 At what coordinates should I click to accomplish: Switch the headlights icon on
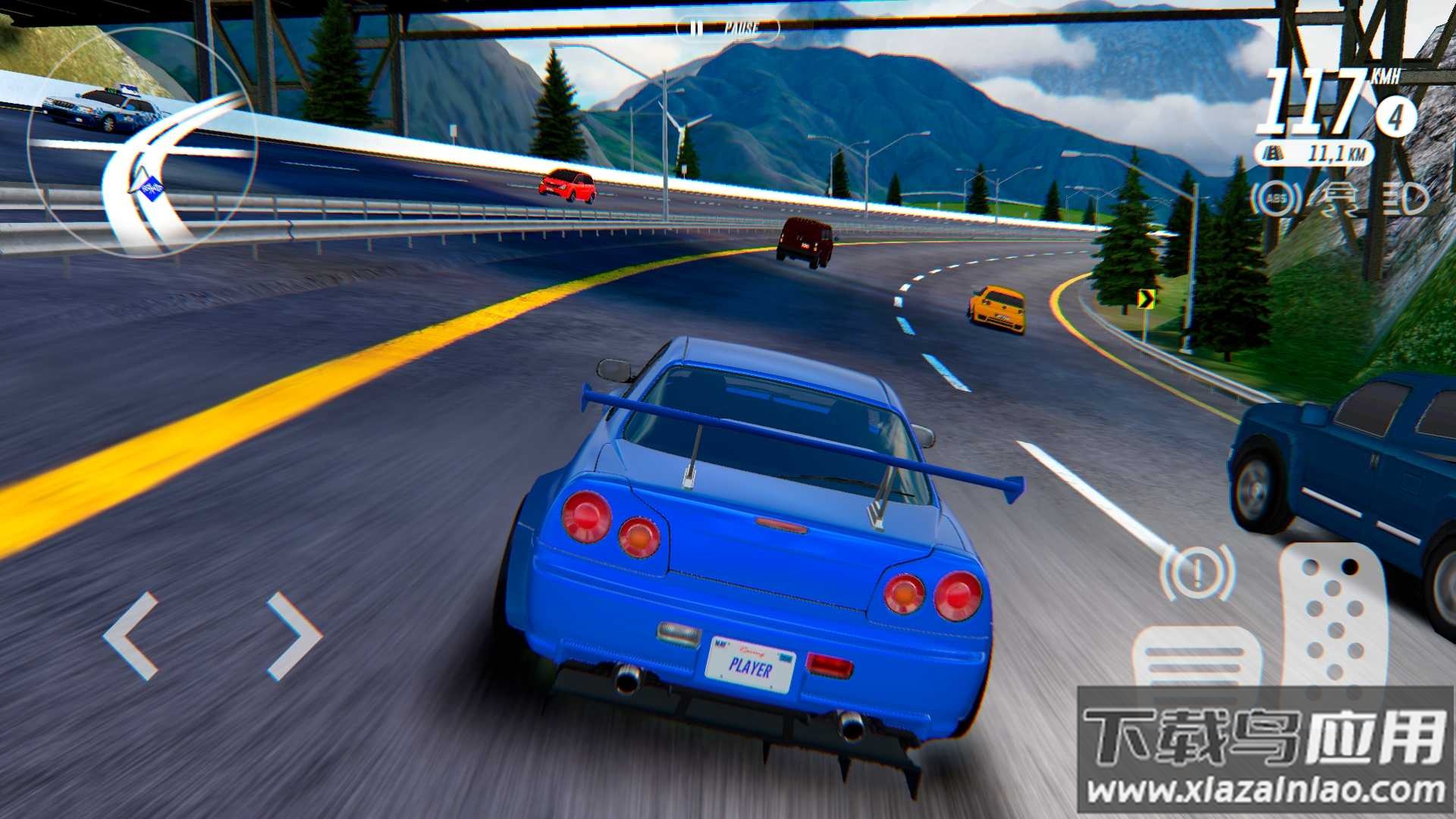point(1404,200)
